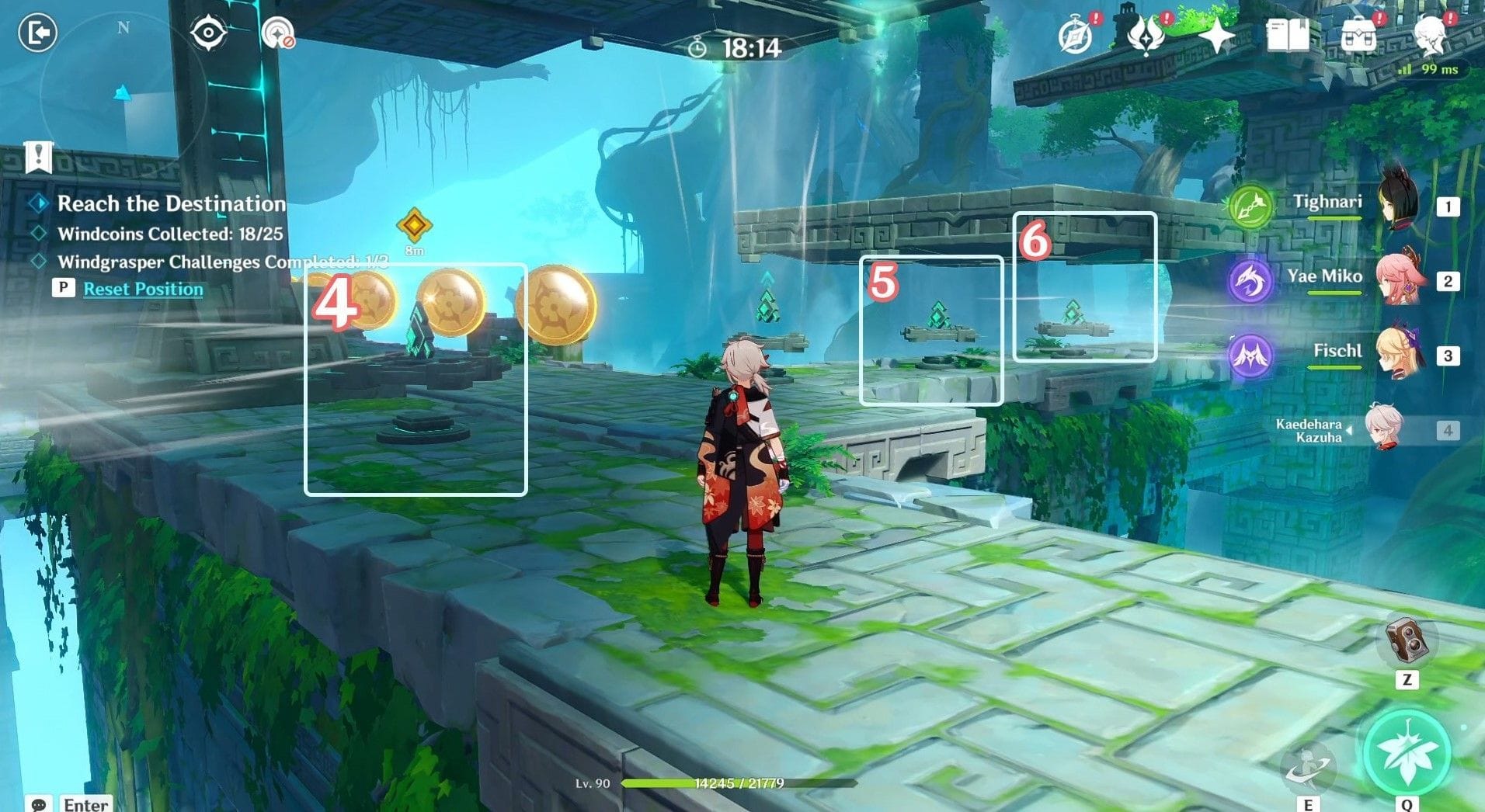
Task: Select the Reach the Destination quest entry
Action: pos(169,203)
